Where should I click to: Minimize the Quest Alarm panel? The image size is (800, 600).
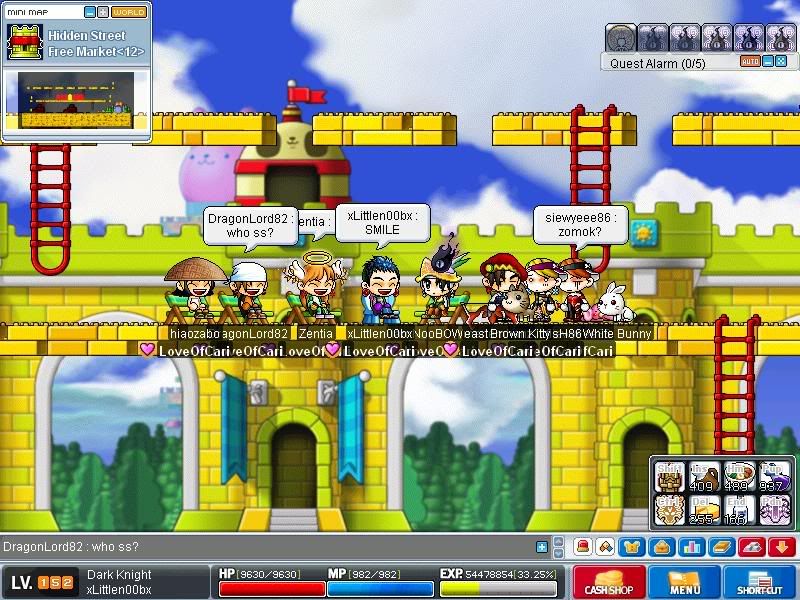[768, 62]
